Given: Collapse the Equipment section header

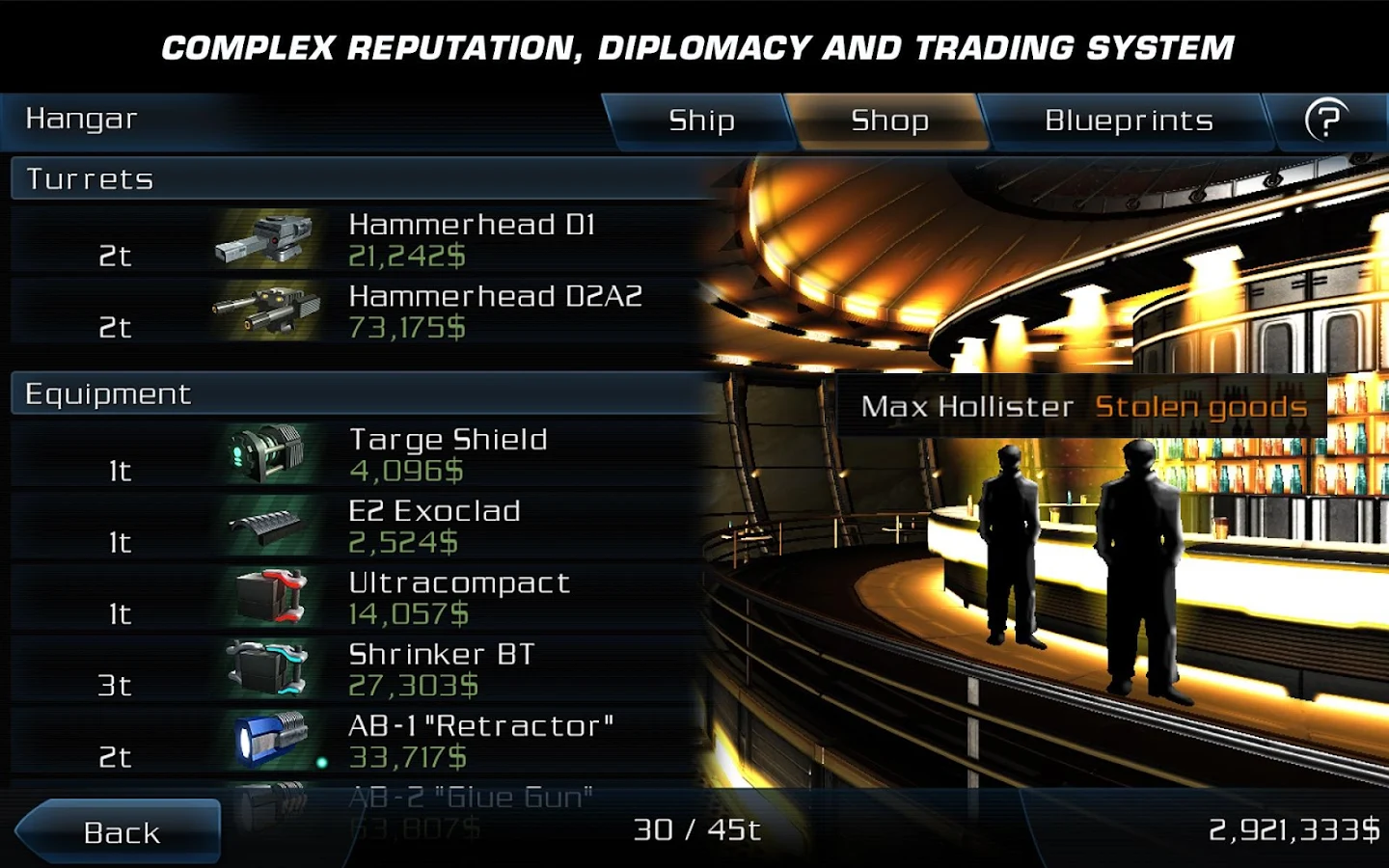Looking at the screenshot, I should point(109,393).
